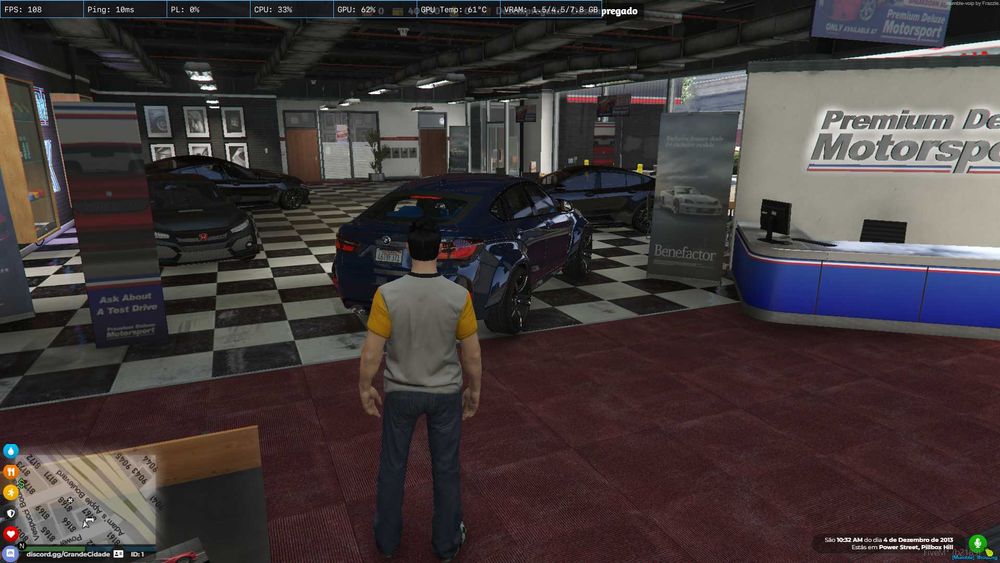Toggle the green microphone voice icon
The image size is (1000, 563).
[978, 543]
